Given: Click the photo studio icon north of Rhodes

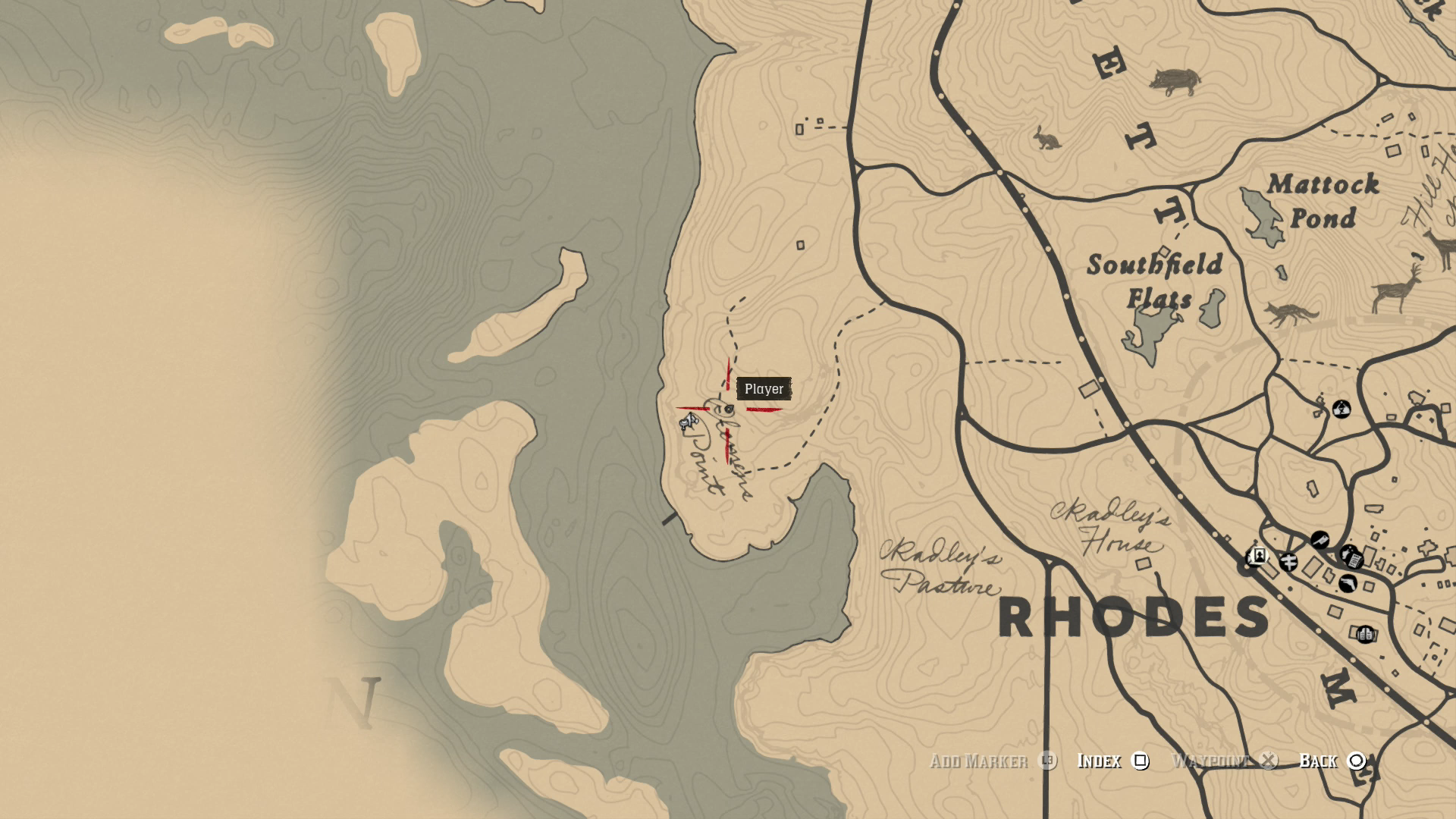Looking at the screenshot, I should coord(1341,409).
